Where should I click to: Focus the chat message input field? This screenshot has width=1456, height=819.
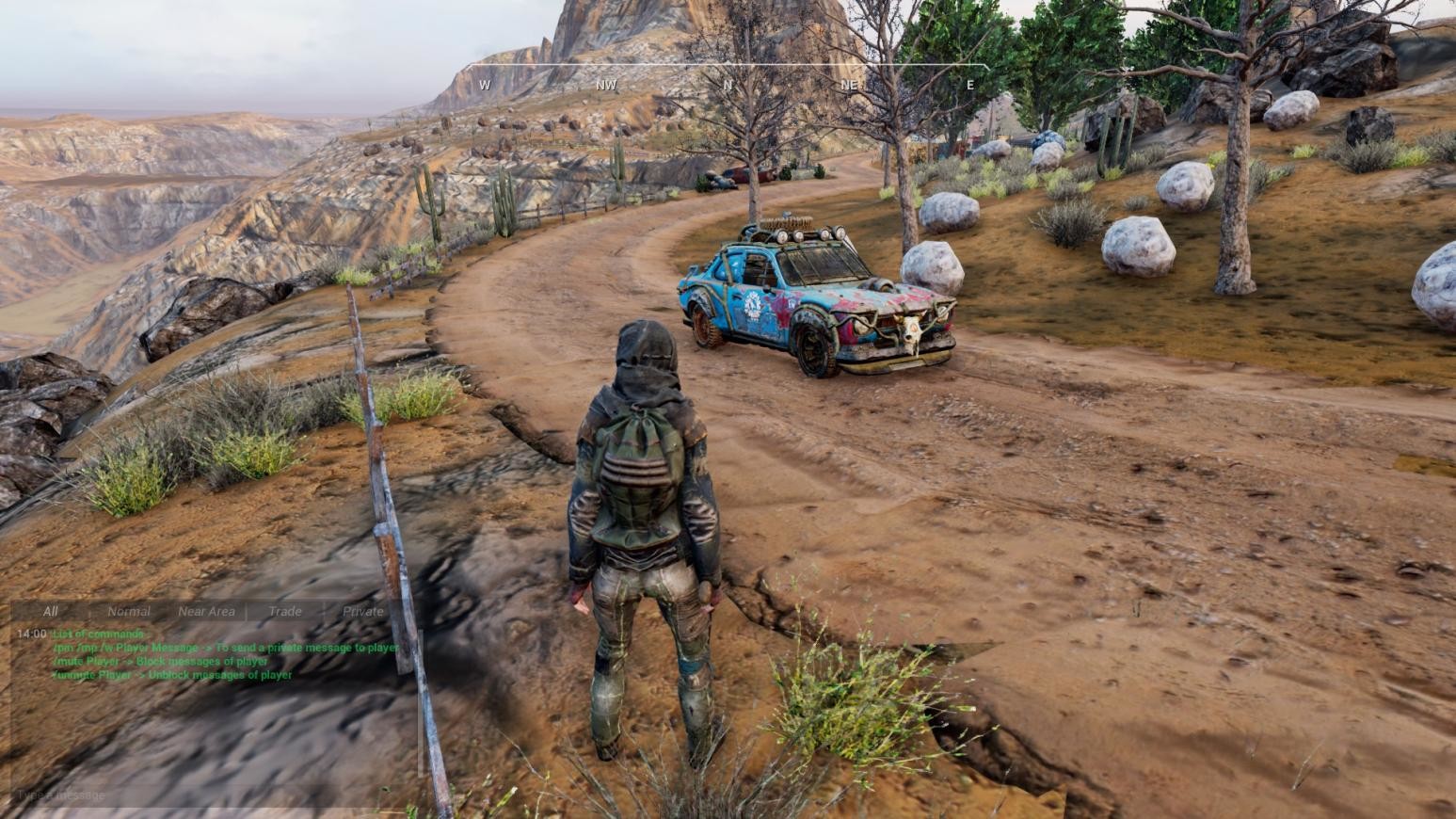207,795
